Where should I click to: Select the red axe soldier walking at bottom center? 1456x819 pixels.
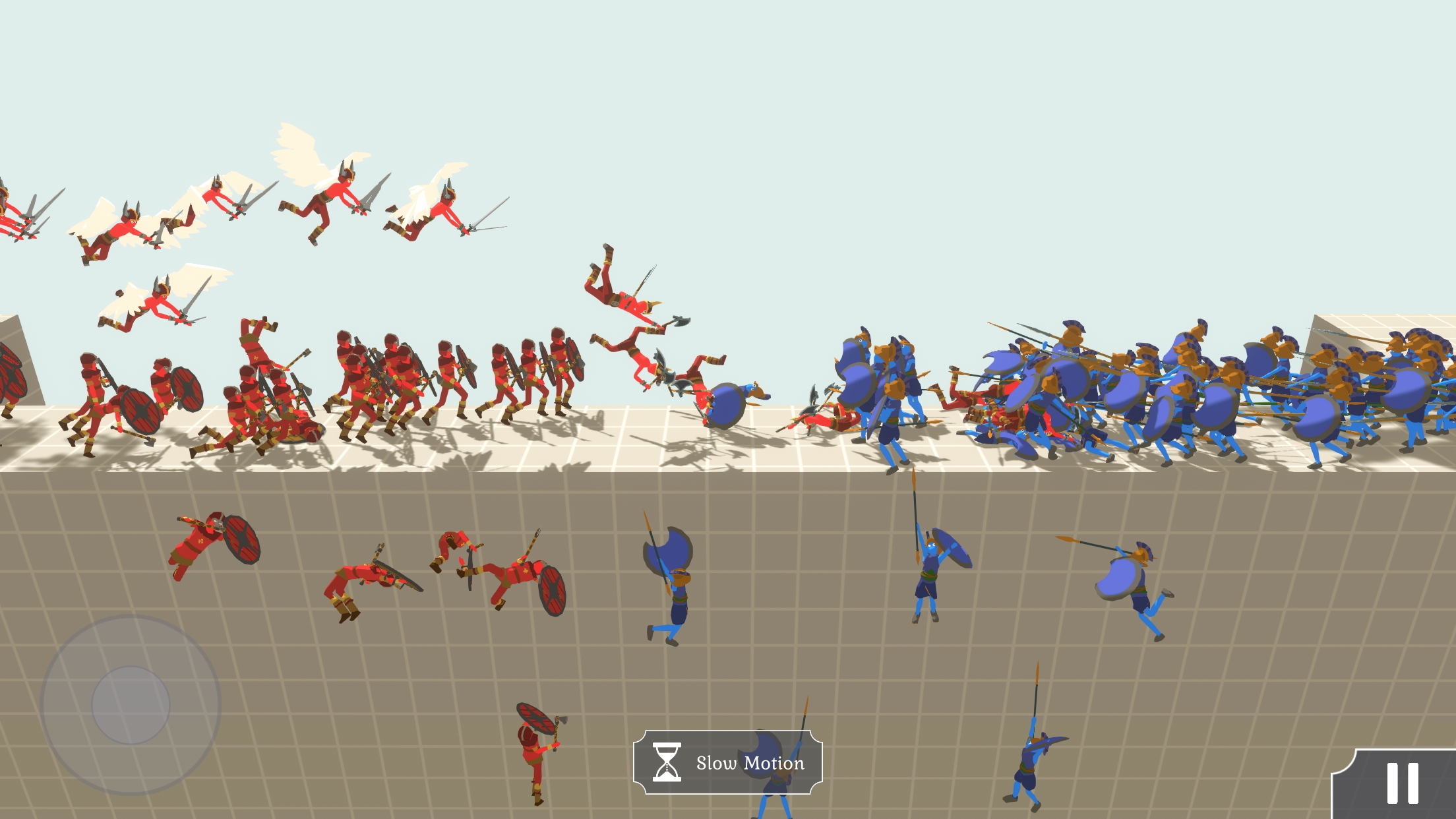tap(534, 752)
